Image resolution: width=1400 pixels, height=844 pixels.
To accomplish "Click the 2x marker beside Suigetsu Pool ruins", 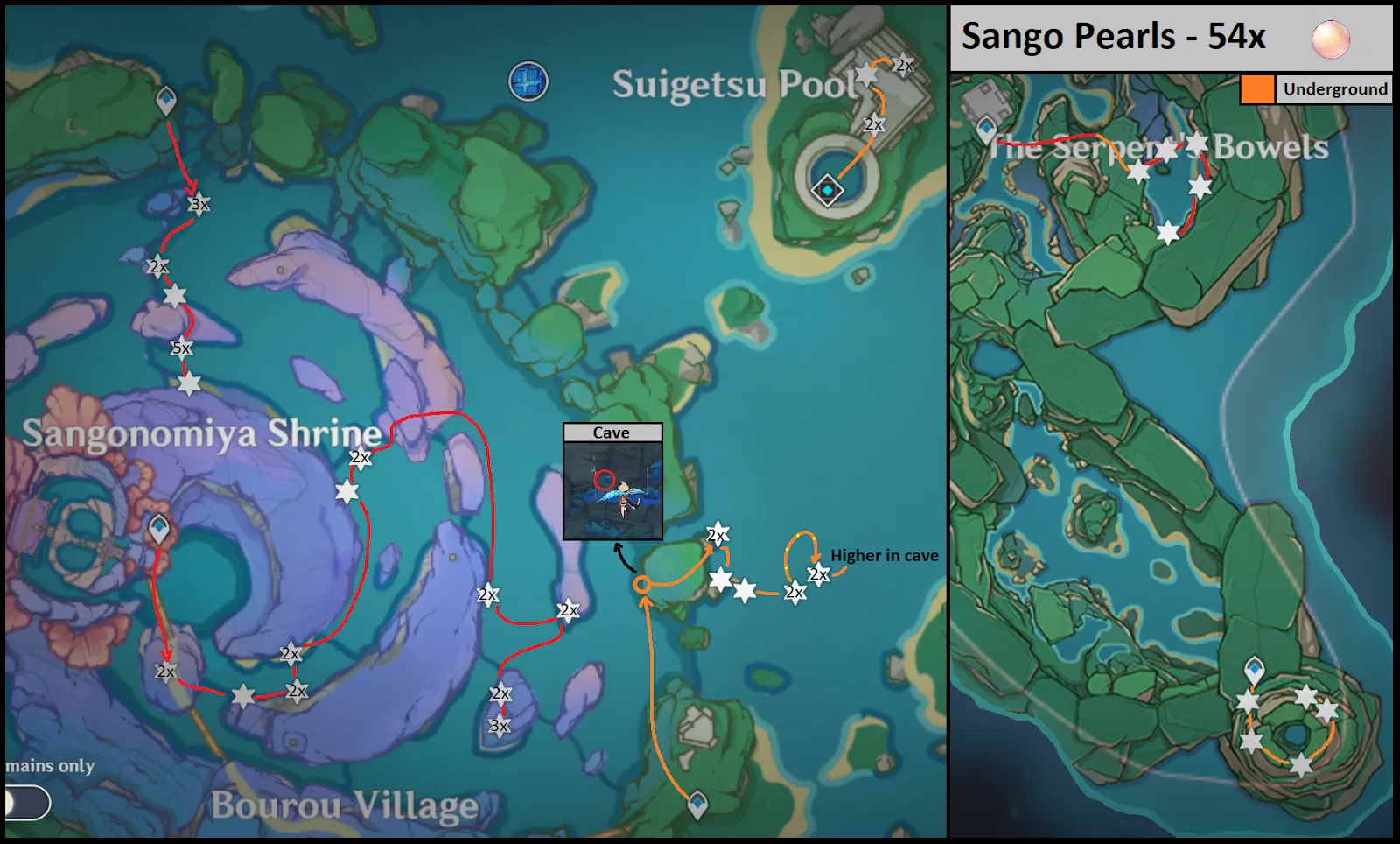I will click(904, 62).
